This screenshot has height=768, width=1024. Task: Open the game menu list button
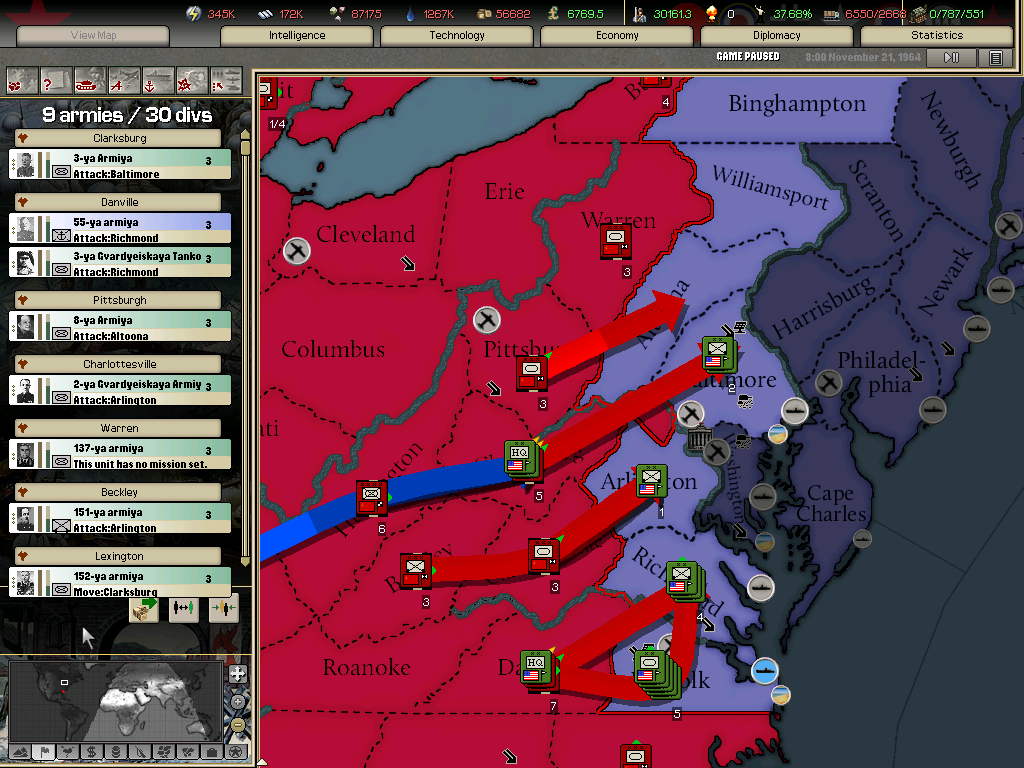[996, 58]
